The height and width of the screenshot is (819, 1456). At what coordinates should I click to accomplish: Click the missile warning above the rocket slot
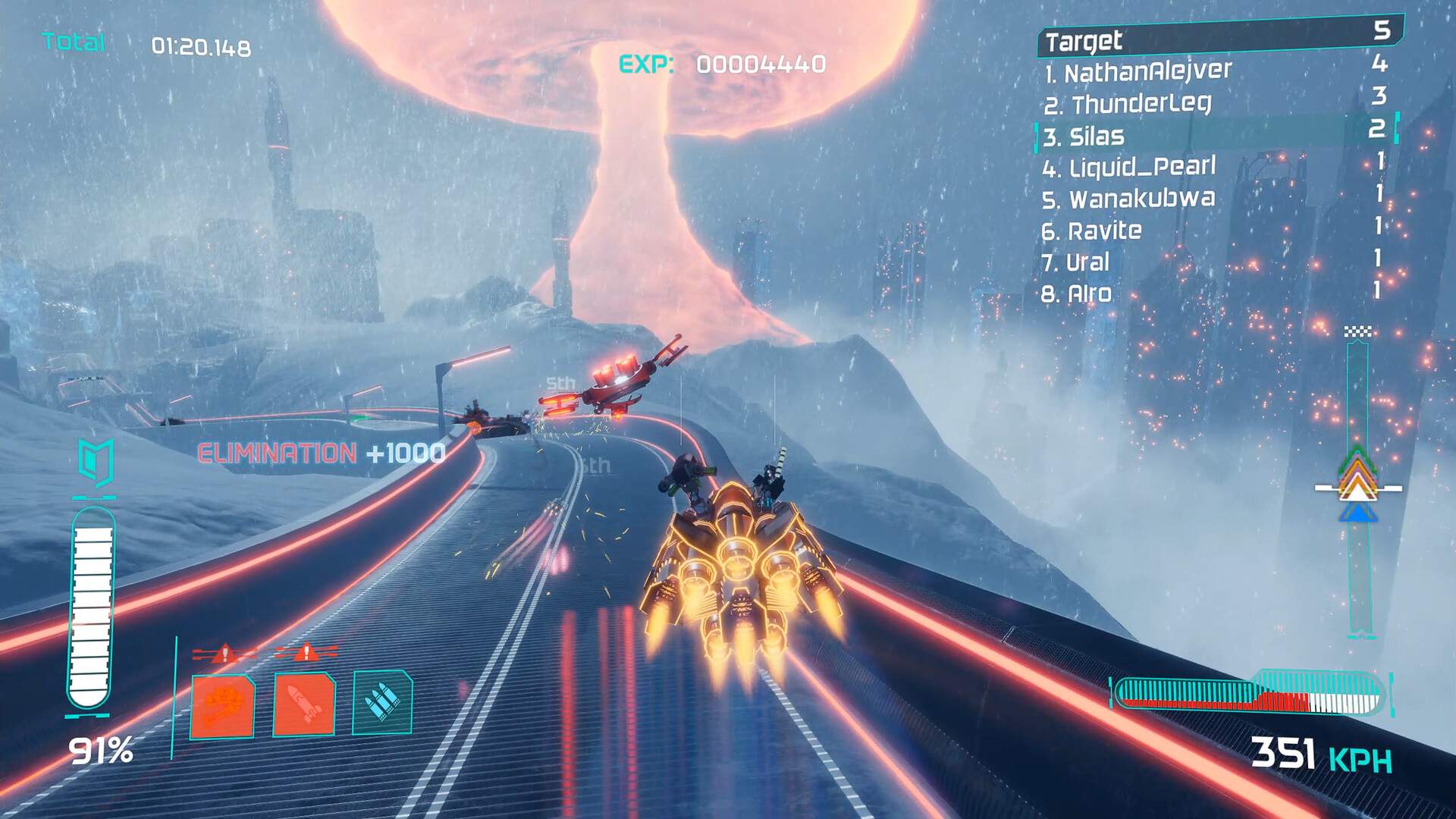click(306, 654)
